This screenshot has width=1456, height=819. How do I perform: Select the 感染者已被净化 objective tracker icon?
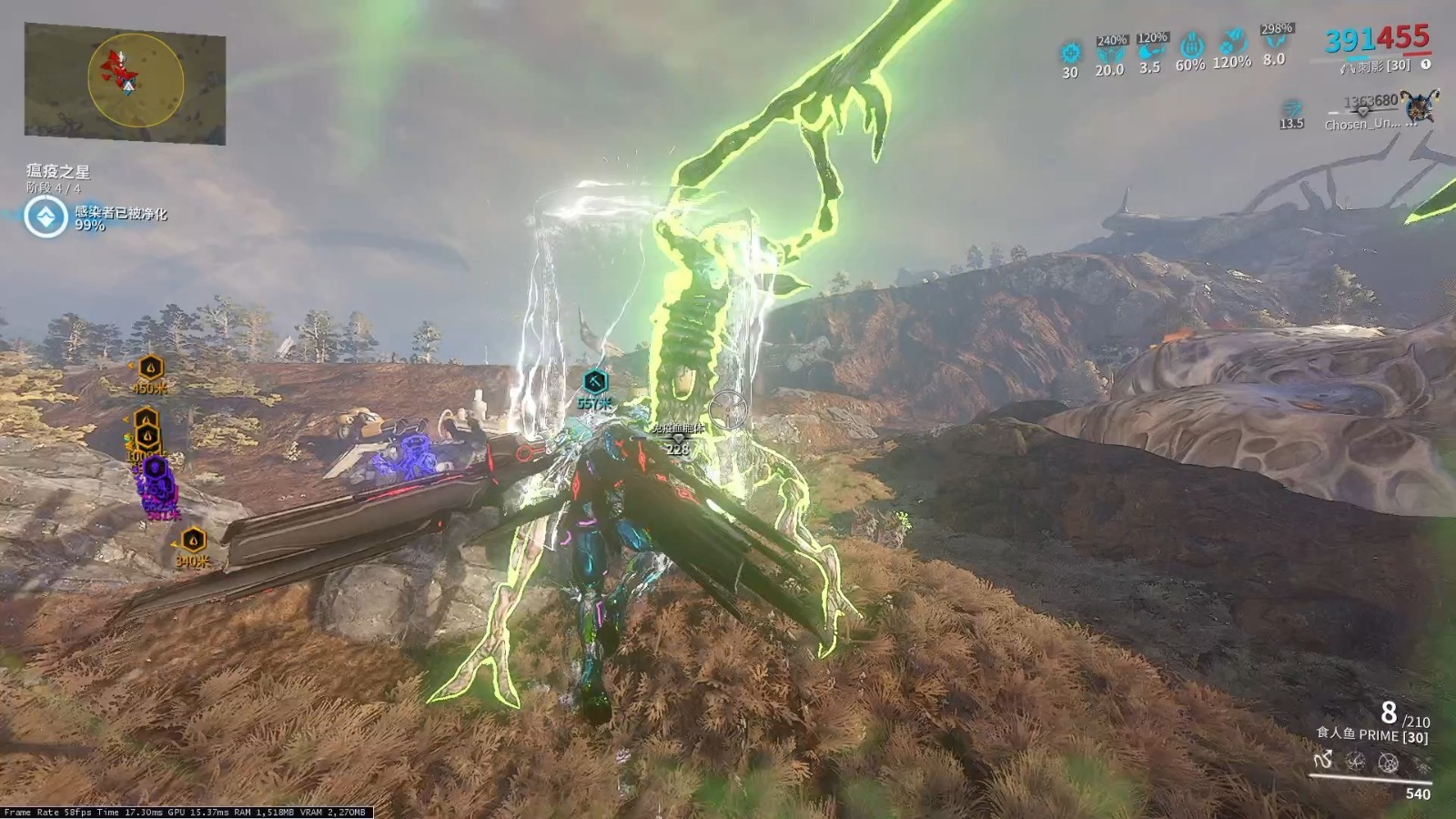pos(45,217)
